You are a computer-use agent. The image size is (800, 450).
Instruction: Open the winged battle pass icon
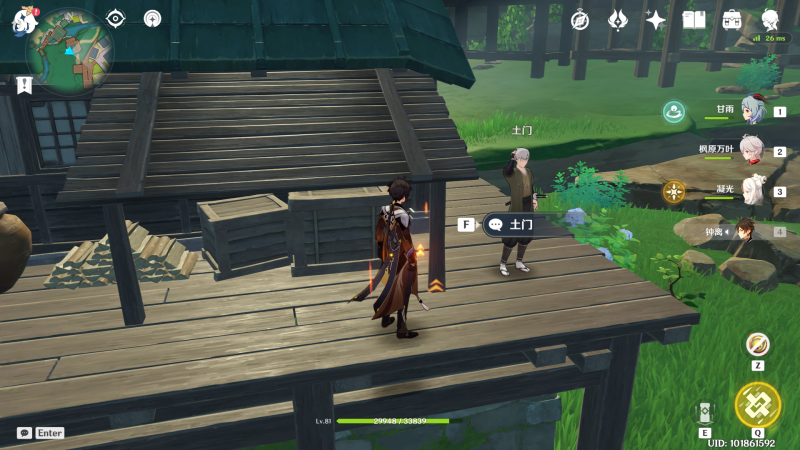618,19
